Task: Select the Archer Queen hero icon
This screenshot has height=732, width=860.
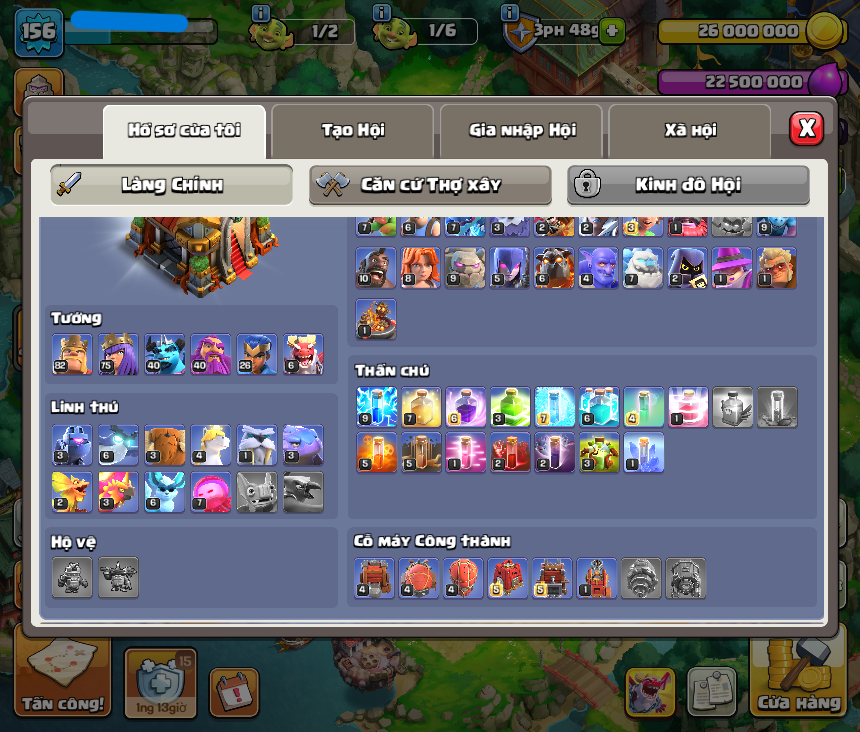Action: tap(118, 355)
